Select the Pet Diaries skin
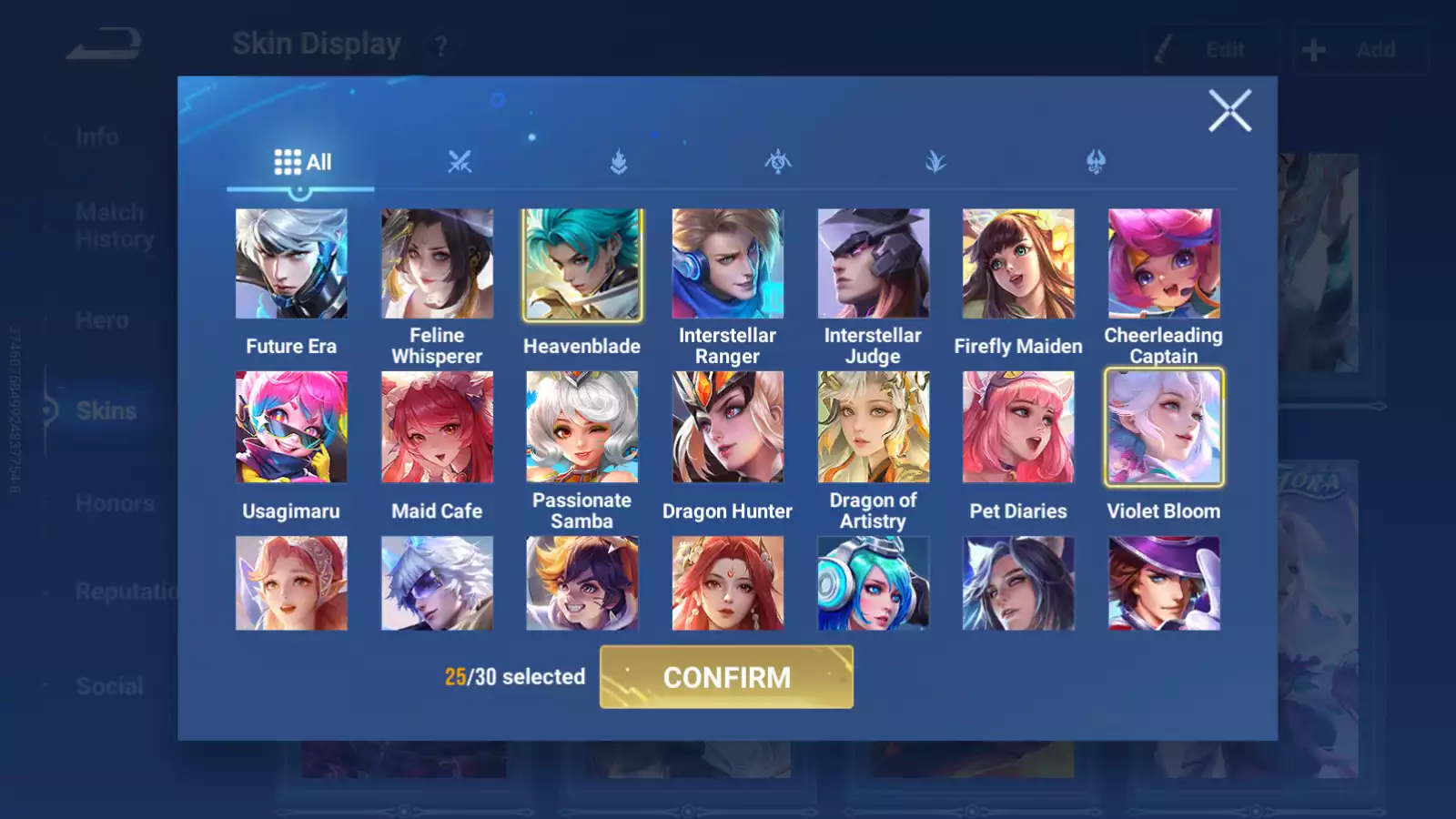Viewport: 1456px width, 819px height. (1018, 427)
